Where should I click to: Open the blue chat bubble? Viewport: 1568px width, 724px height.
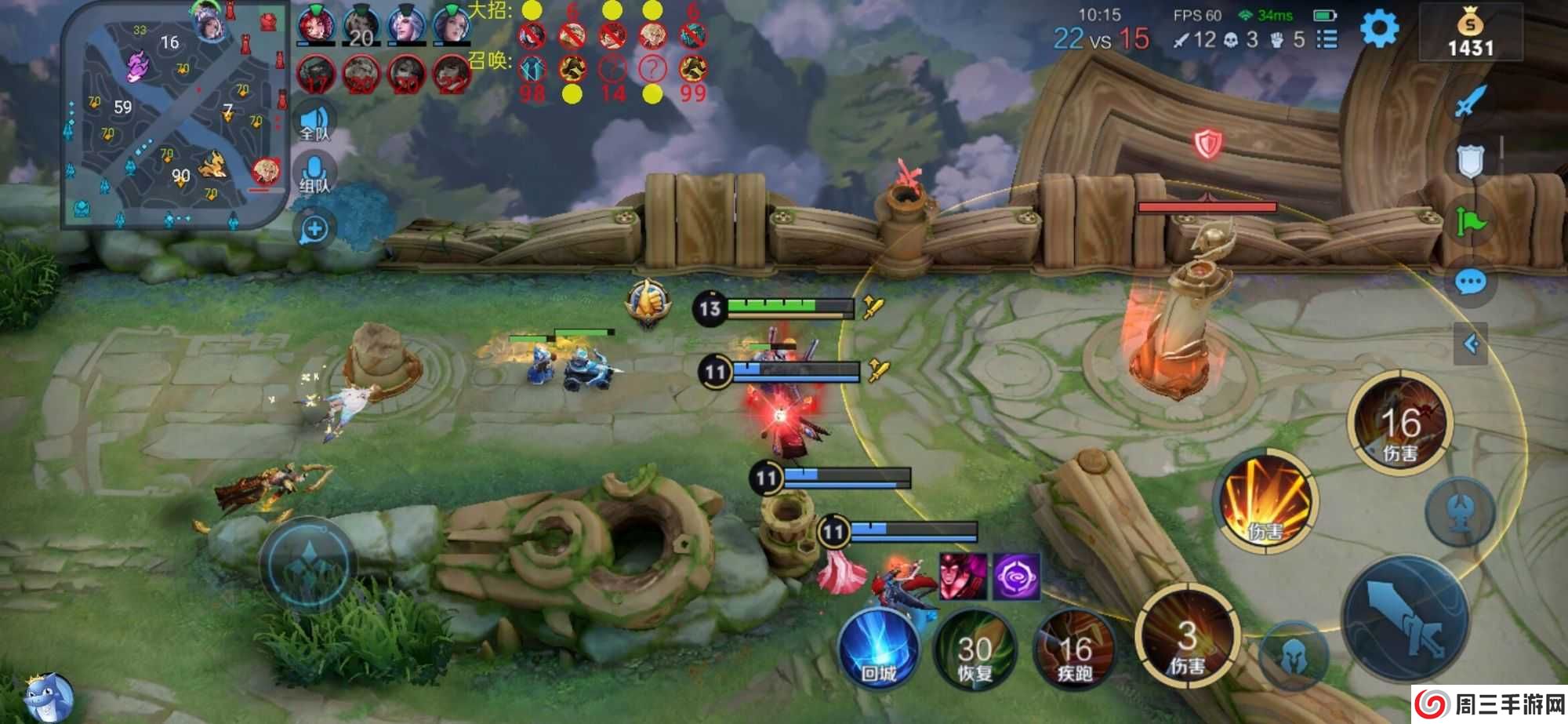click(x=1470, y=282)
